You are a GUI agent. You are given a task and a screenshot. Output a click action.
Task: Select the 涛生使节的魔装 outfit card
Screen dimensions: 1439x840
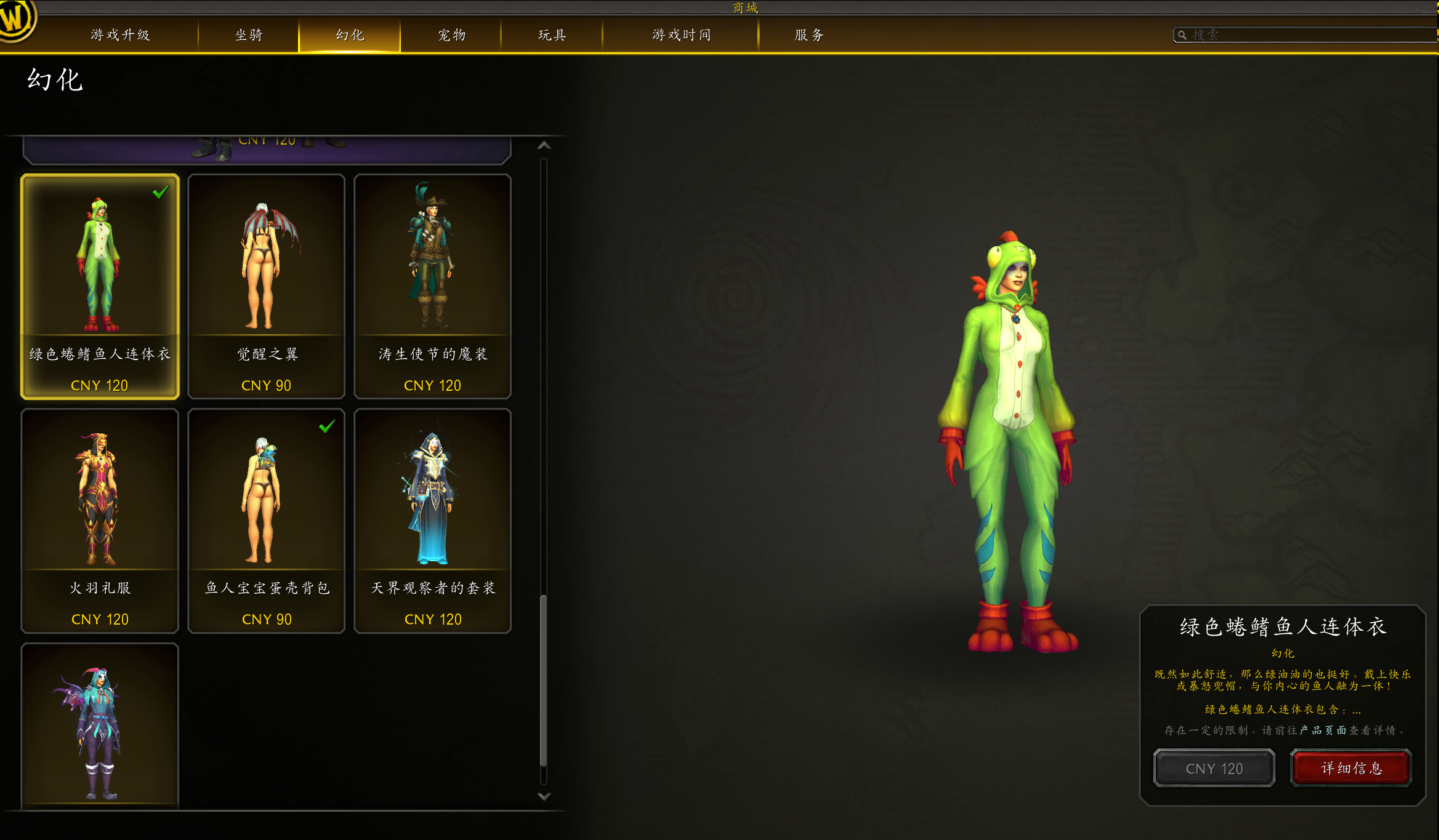pos(432,286)
